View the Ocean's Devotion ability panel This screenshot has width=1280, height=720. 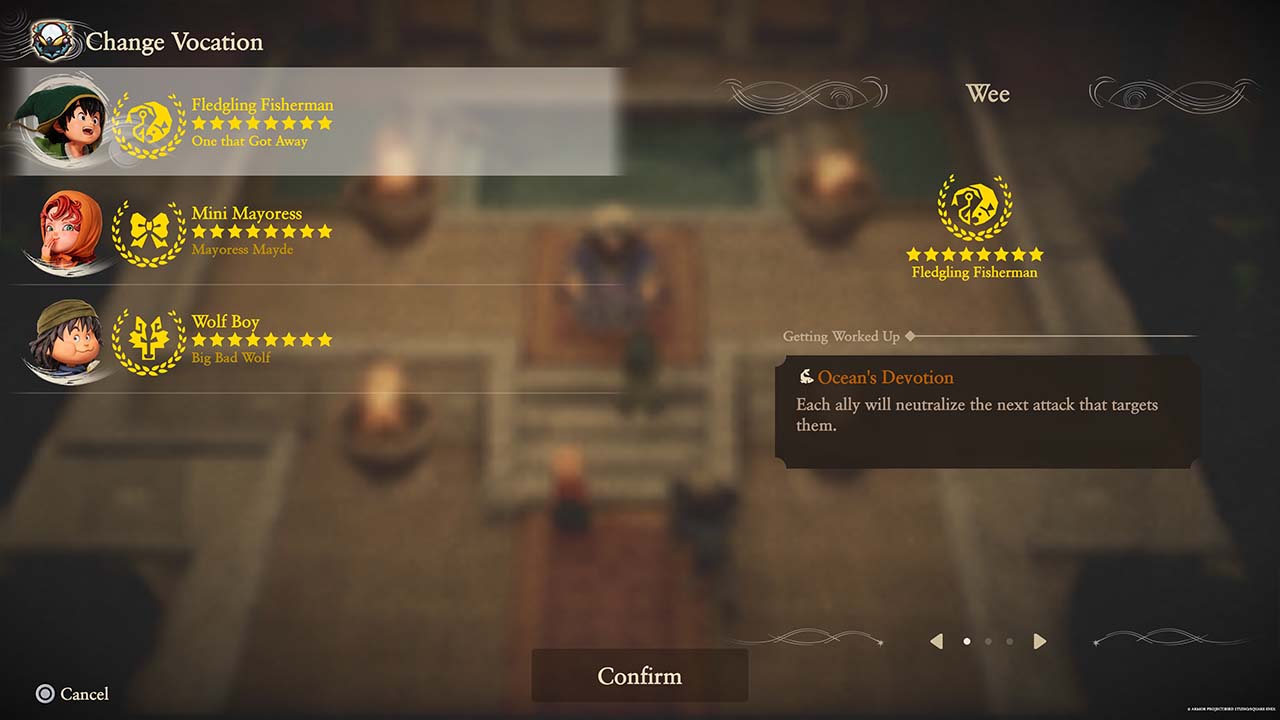pos(988,412)
